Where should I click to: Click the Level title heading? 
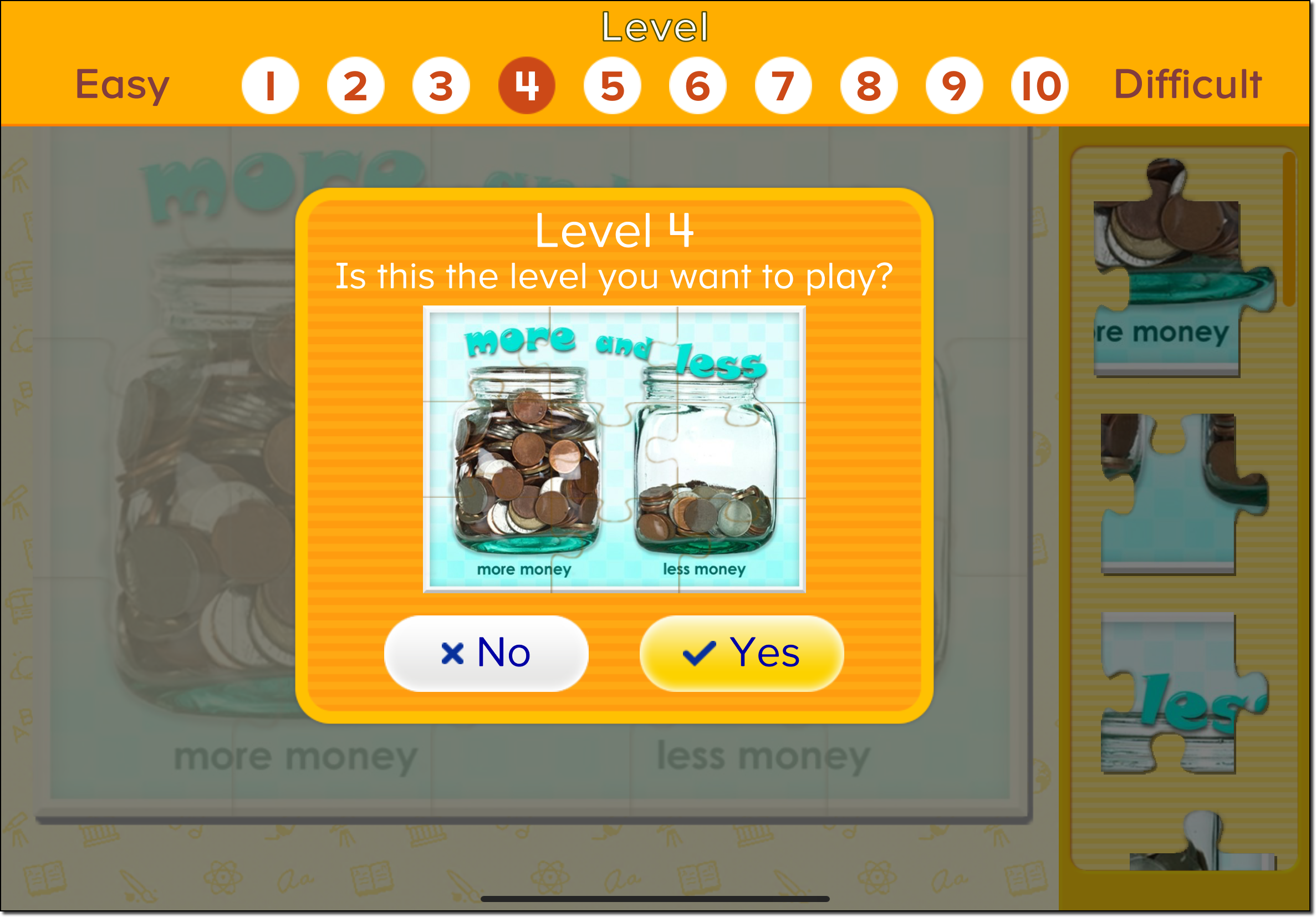point(655,26)
